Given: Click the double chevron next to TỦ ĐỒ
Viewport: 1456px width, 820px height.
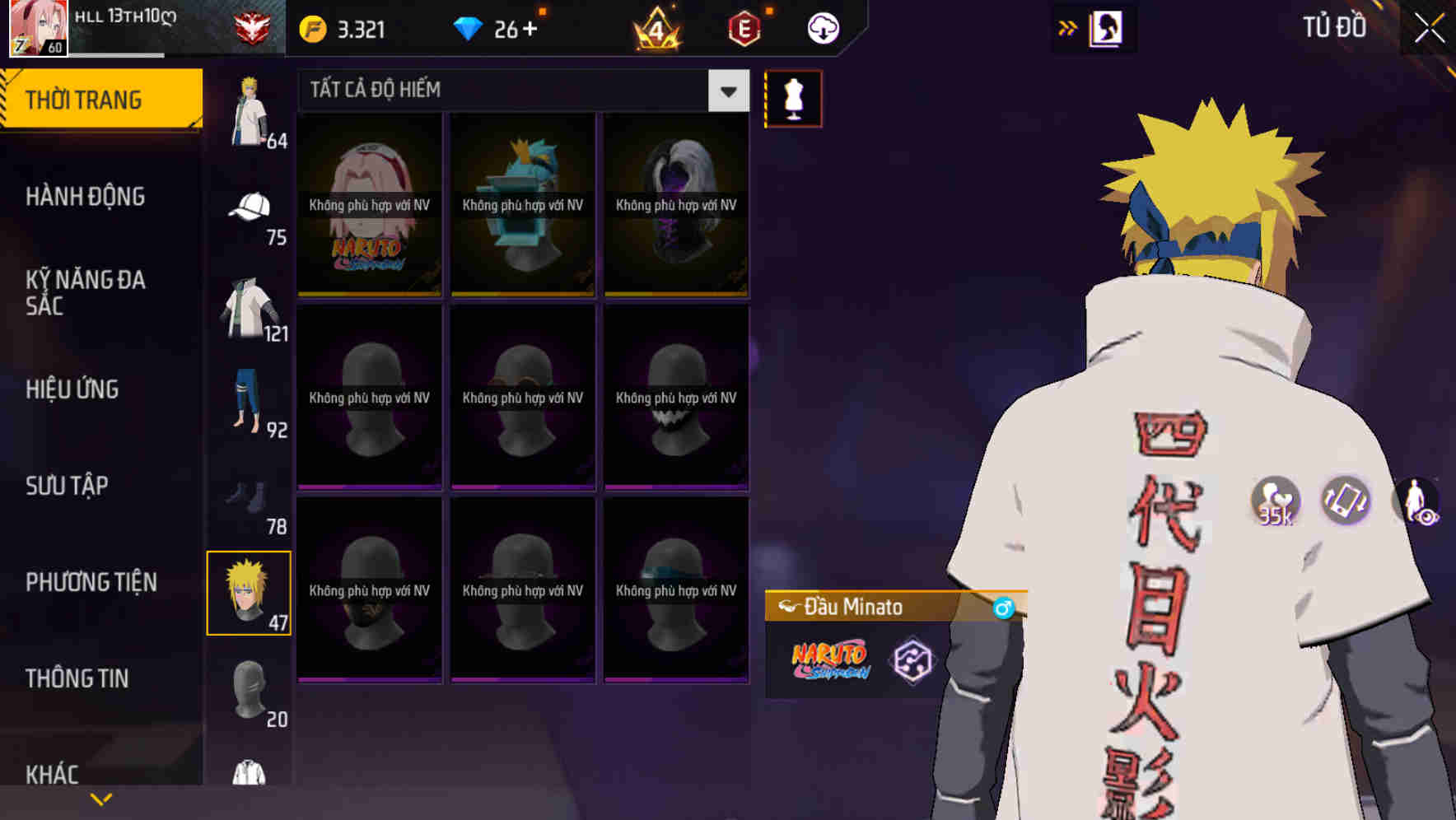Looking at the screenshot, I should [x=1068, y=27].
